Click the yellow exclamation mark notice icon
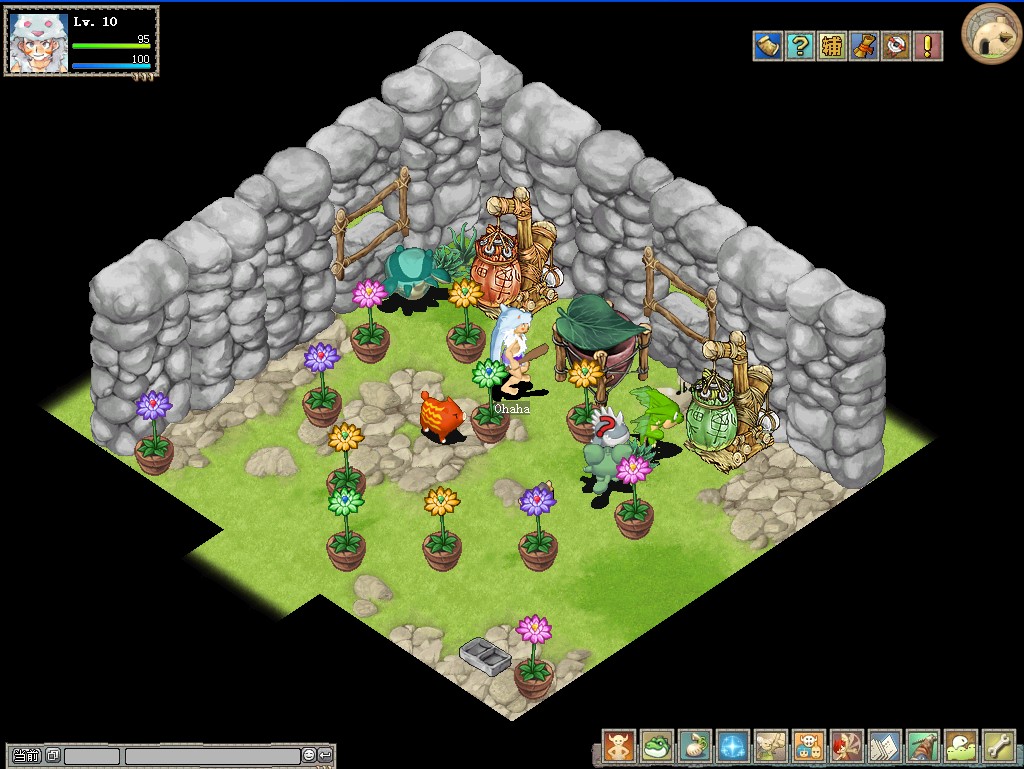The width and height of the screenshot is (1024, 769). pyautogui.click(x=928, y=46)
